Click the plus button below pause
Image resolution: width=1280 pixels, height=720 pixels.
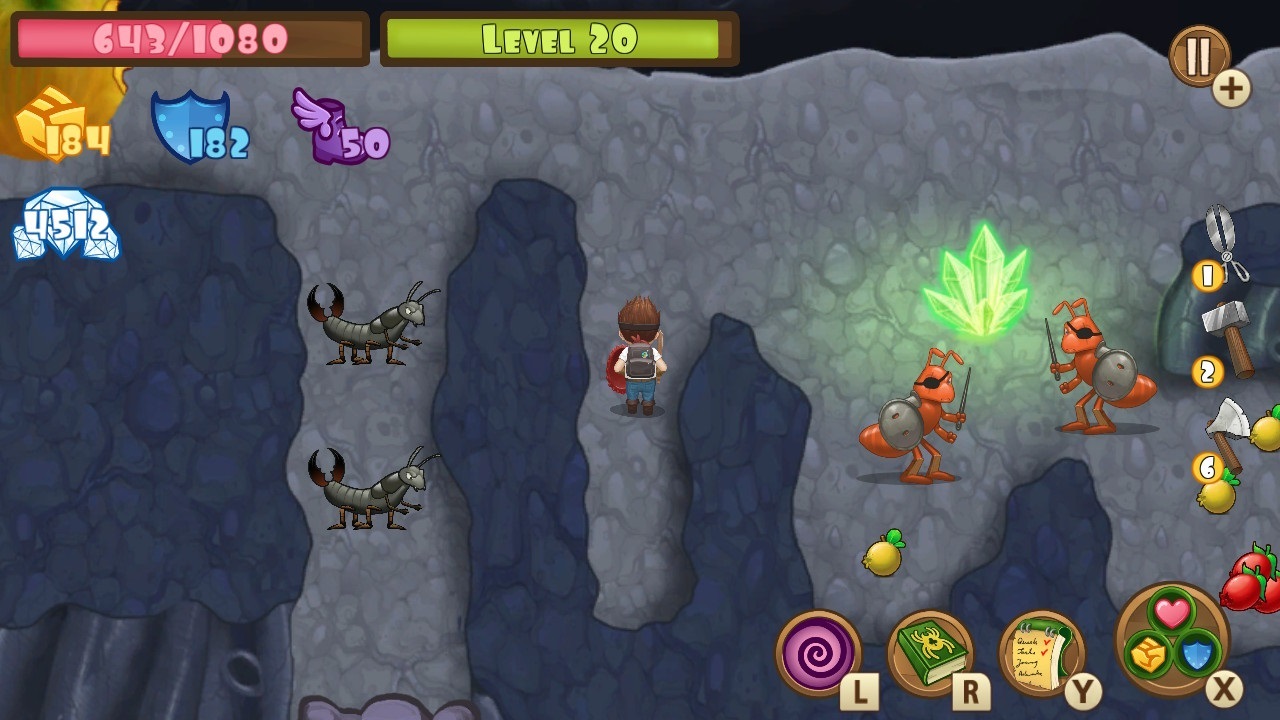1232,88
